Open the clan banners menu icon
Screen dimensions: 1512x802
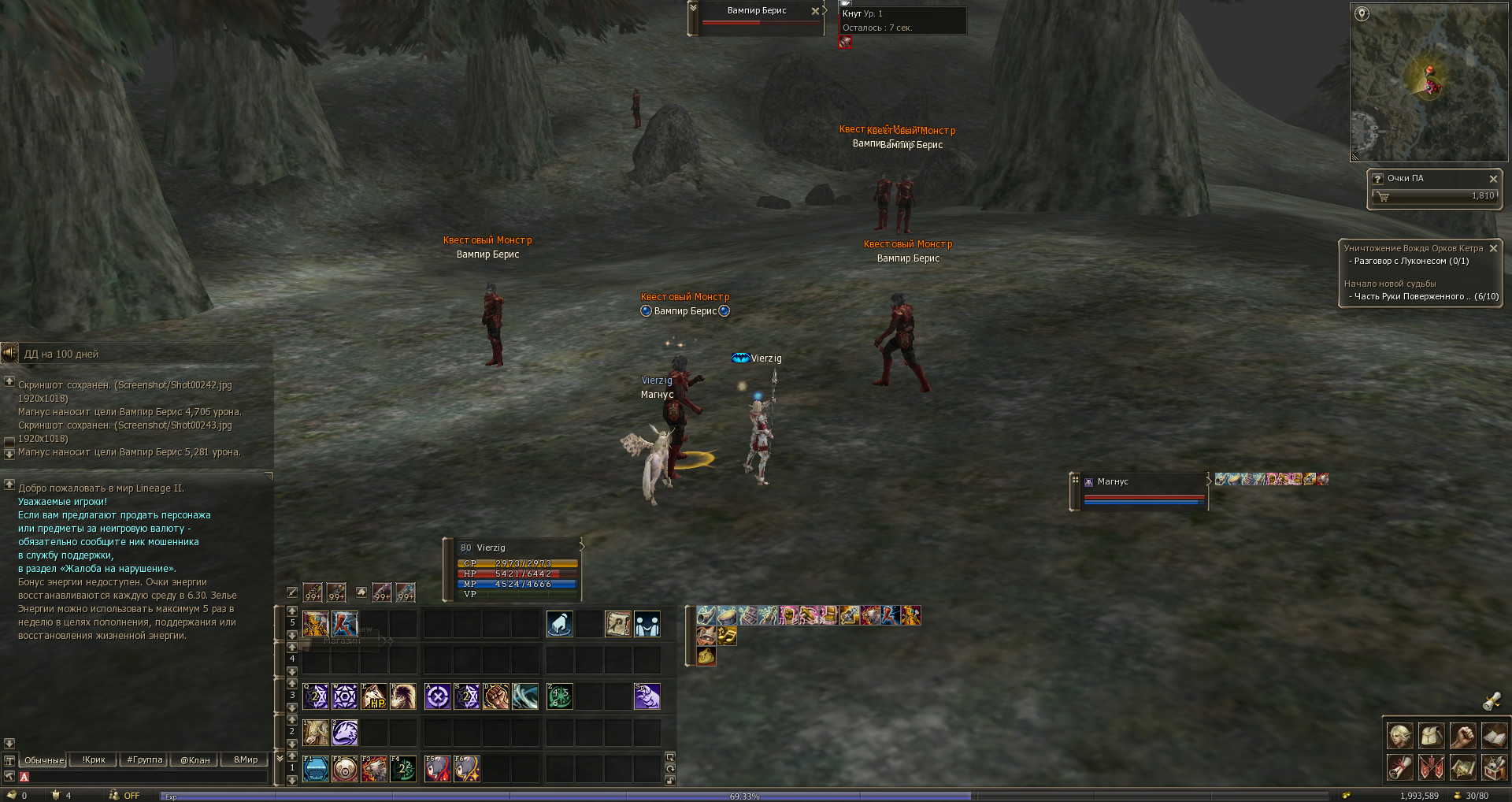click(x=1431, y=767)
